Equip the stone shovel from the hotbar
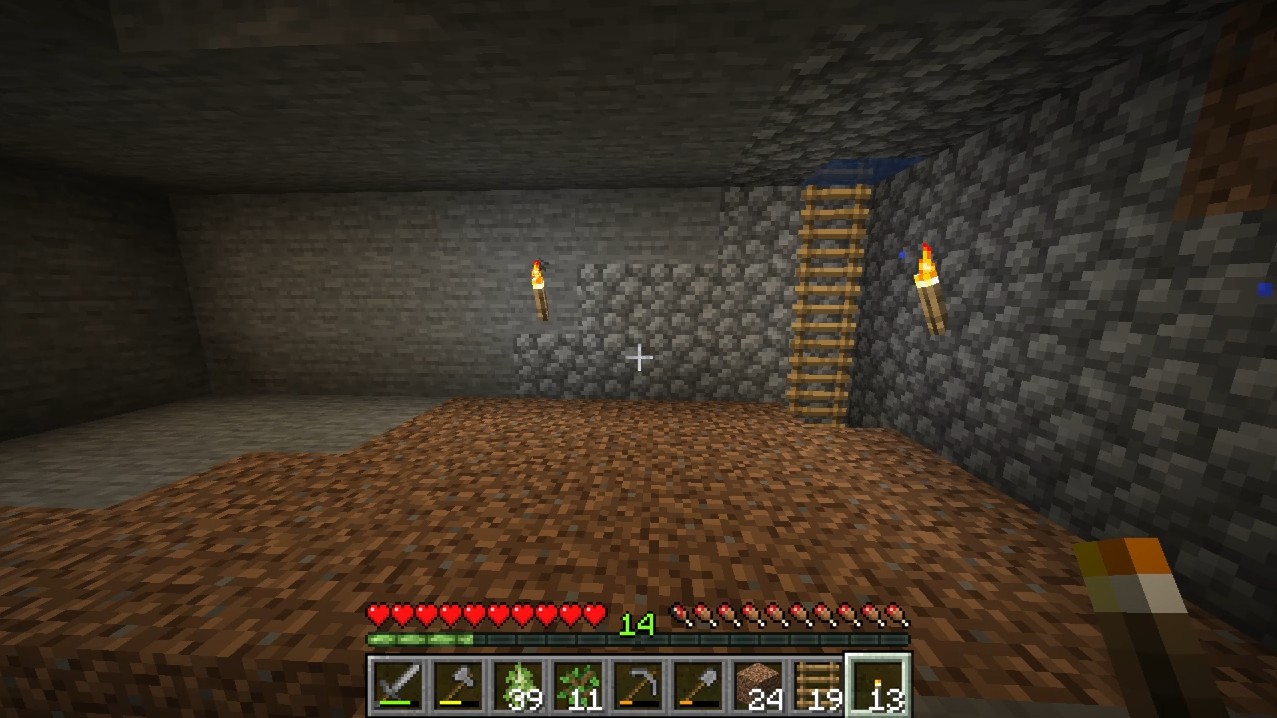Screen dimensions: 1277x718 [698, 686]
